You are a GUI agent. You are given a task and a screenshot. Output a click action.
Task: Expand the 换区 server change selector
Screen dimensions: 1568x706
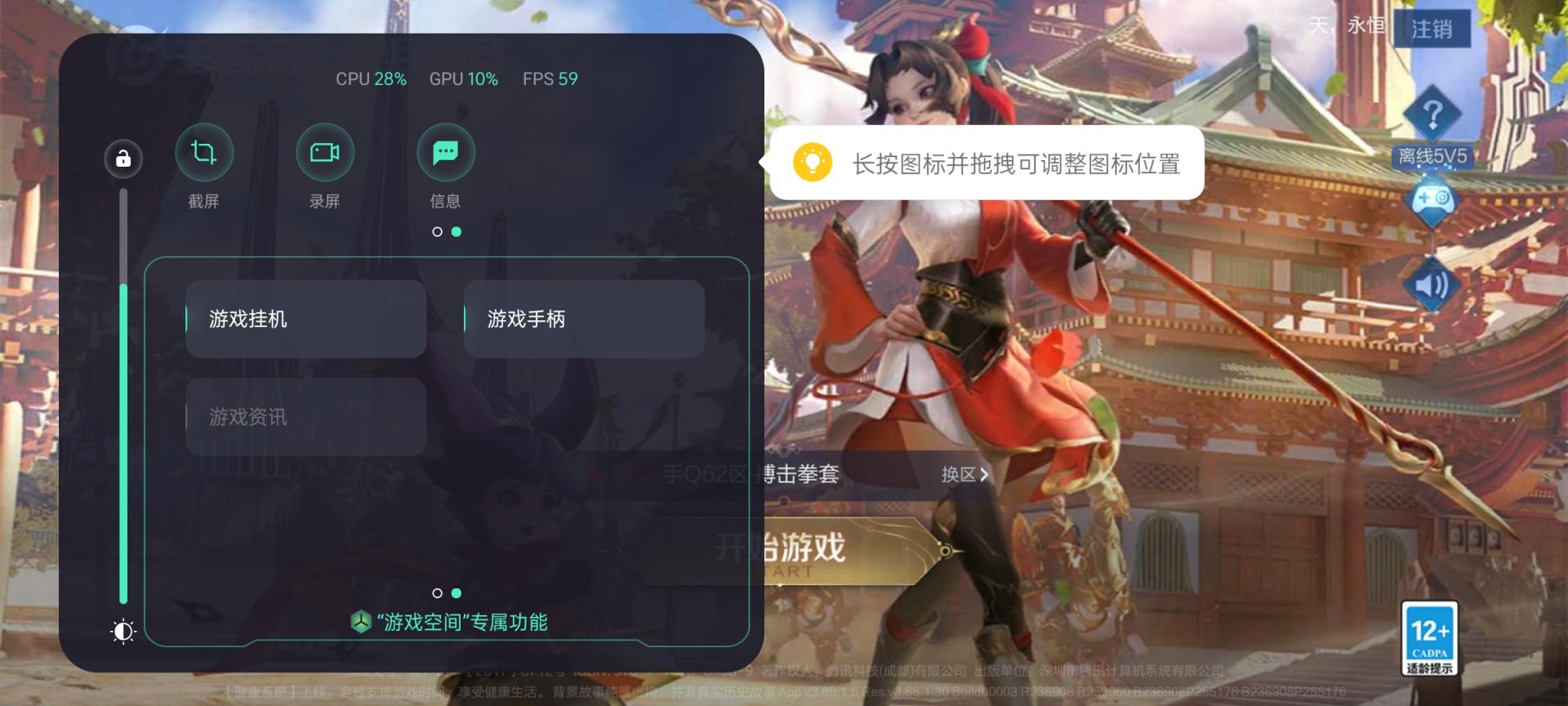coord(962,475)
